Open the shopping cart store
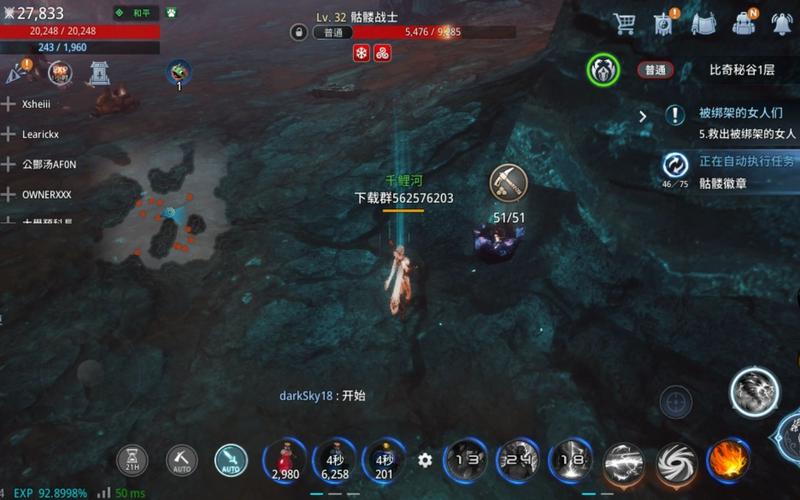Viewport: 800px width, 500px height. (x=625, y=23)
